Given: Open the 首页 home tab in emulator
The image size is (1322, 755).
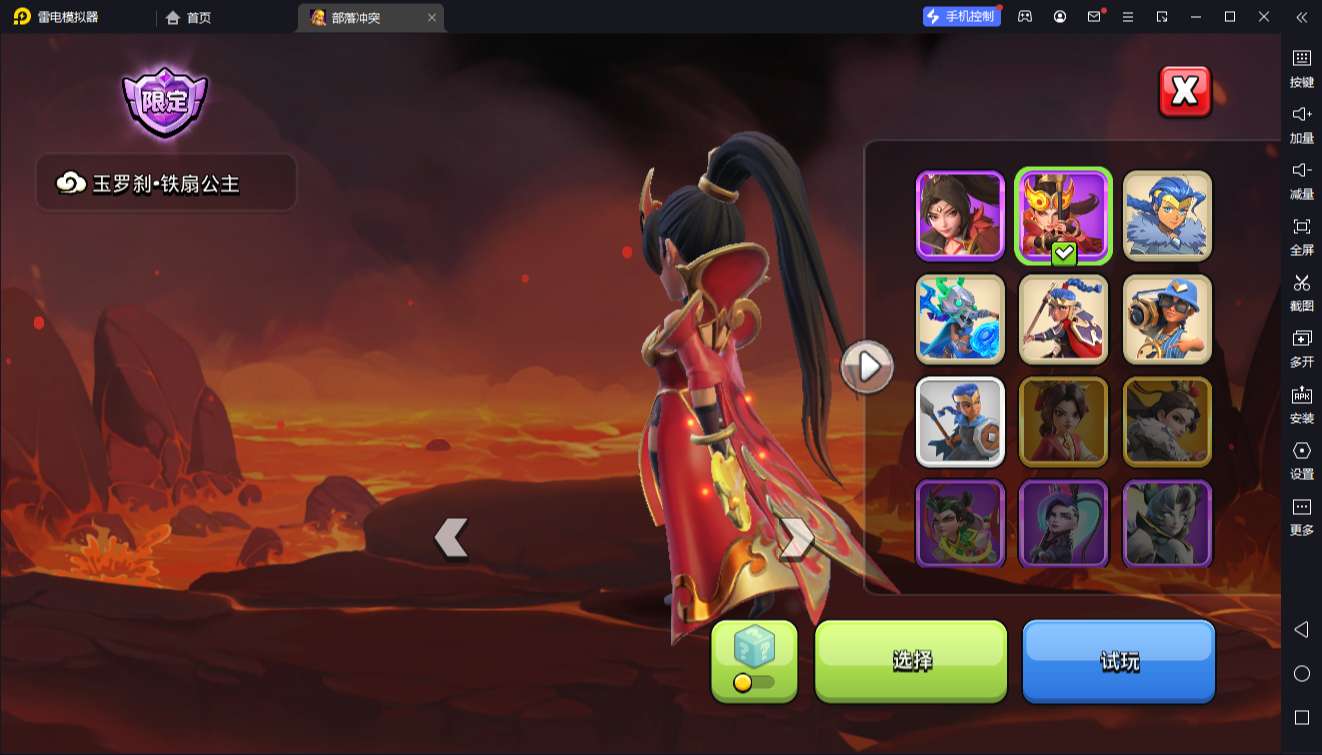Looking at the screenshot, I should point(189,17).
